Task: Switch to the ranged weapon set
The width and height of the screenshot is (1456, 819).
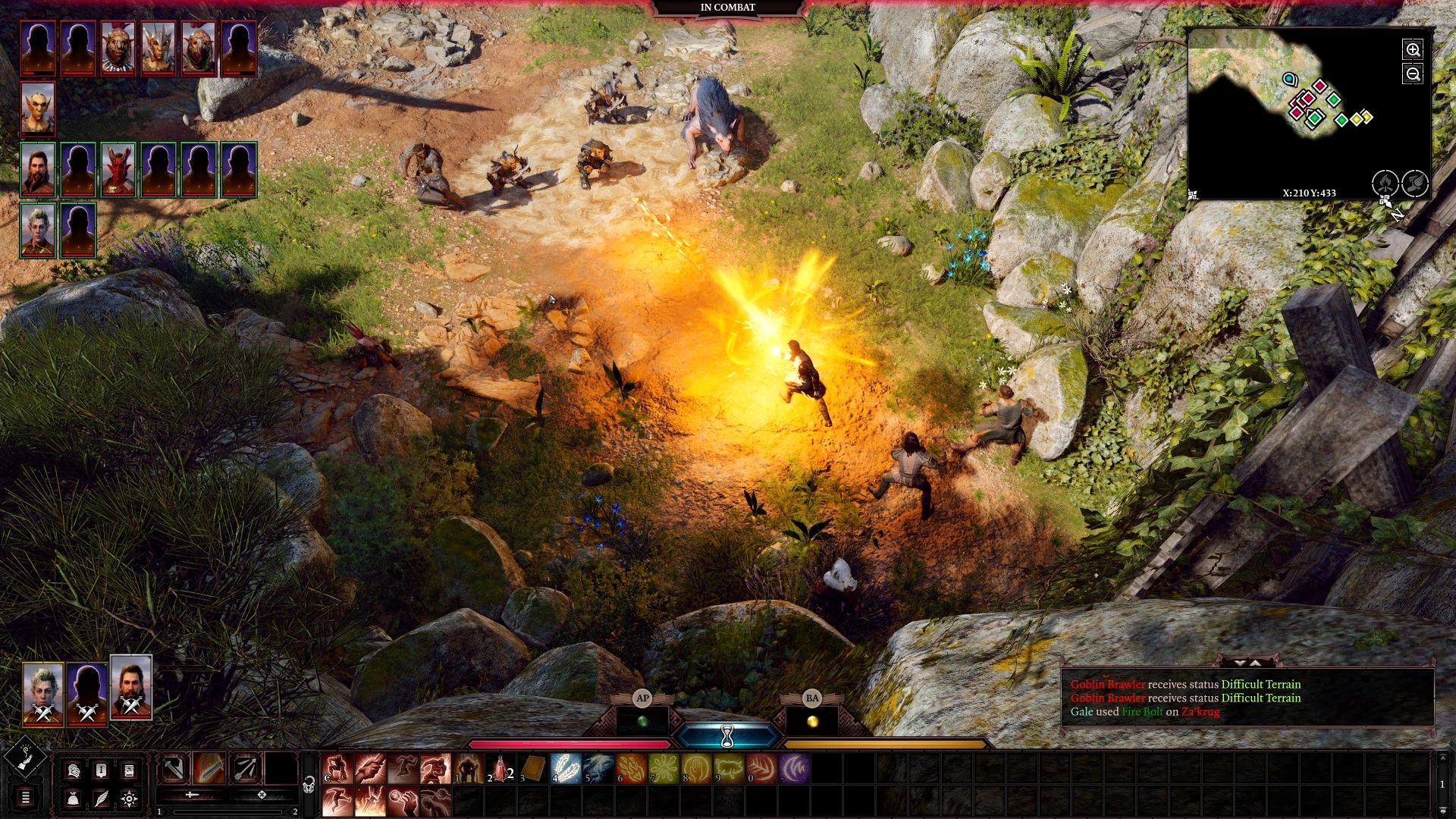Action: [x=244, y=767]
